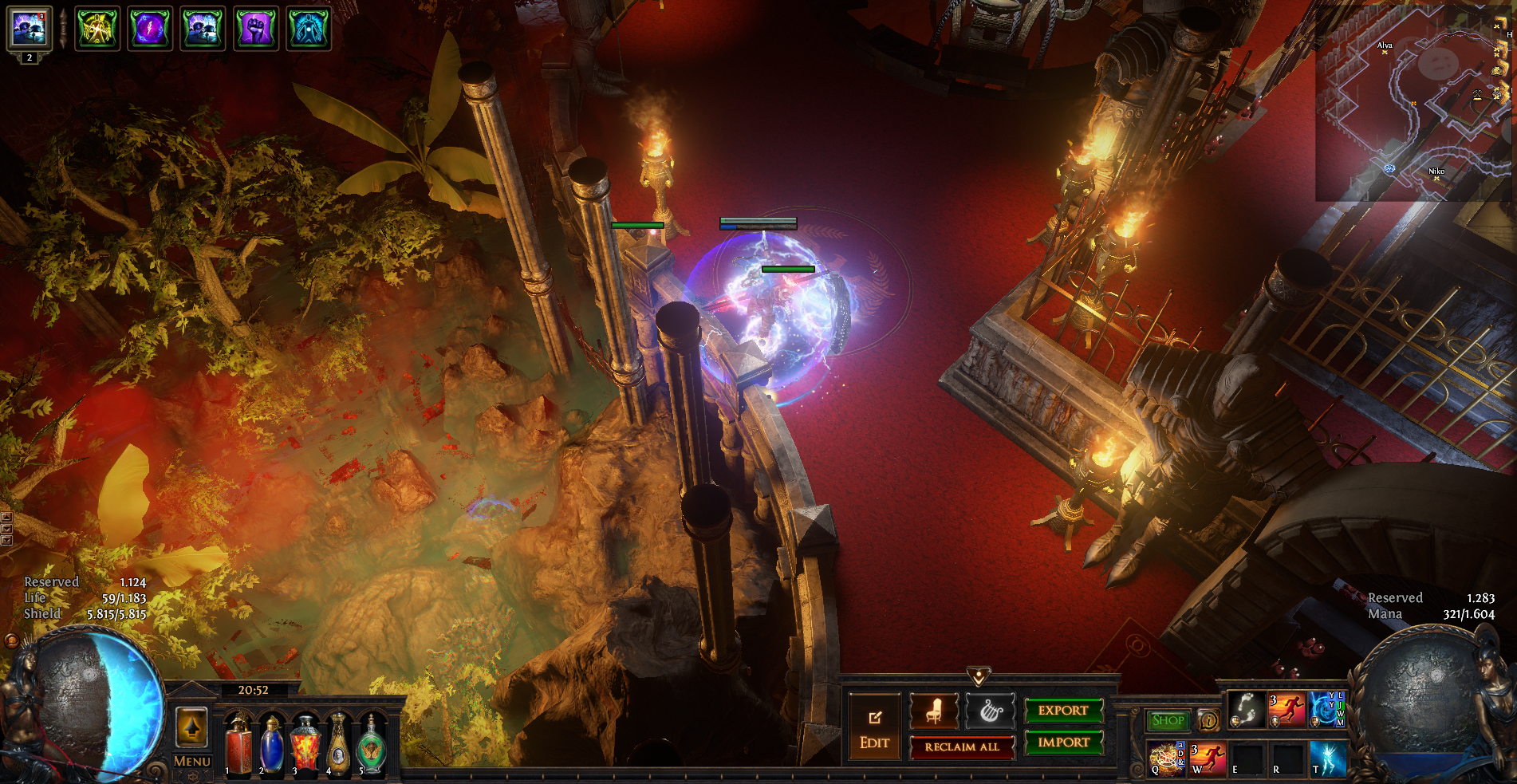1517x784 pixels.
Task: Activate the T-bound glowing blue figure skill
Action: pyautogui.click(x=1327, y=758)
